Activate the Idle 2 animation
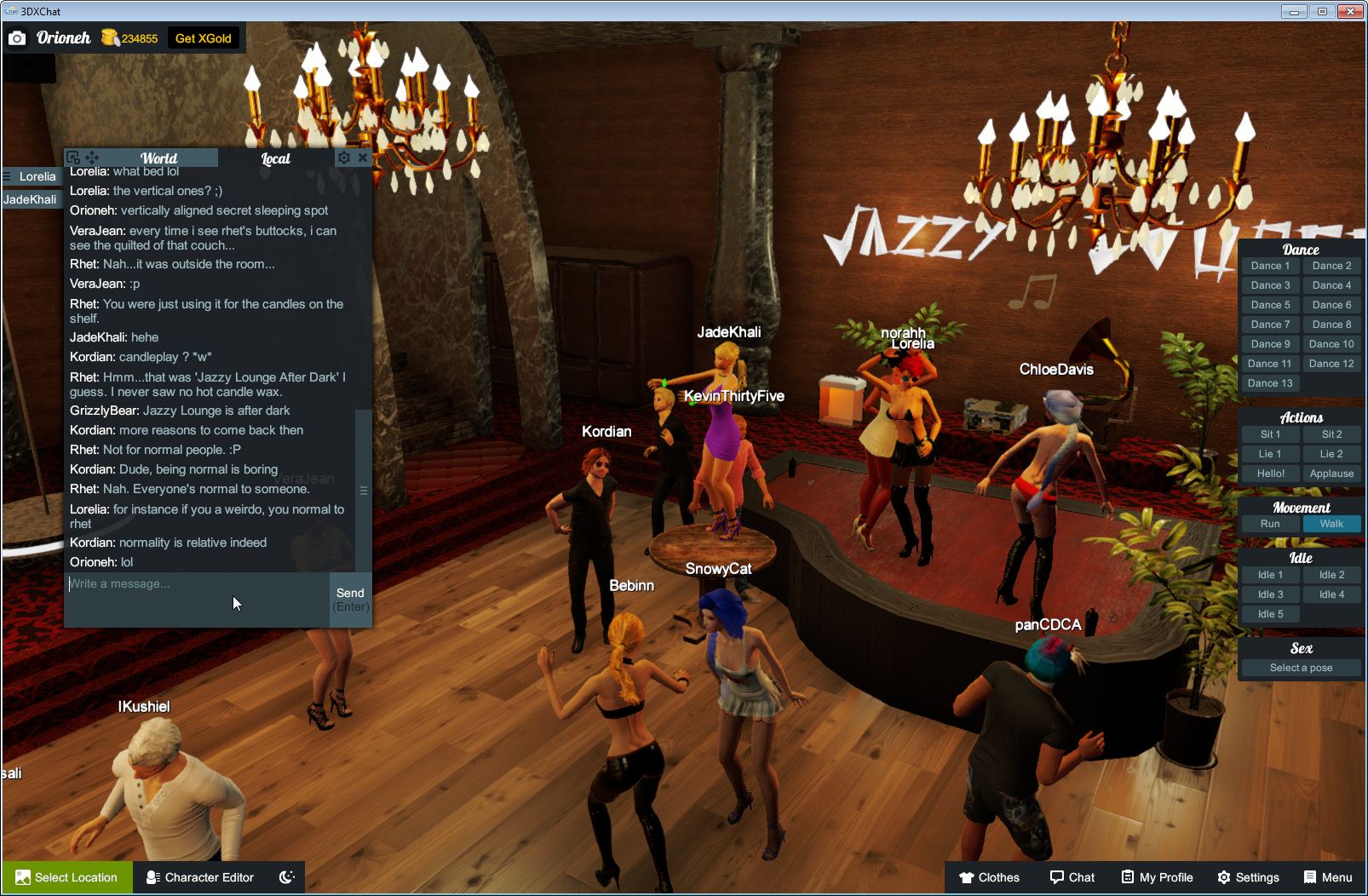Screen dimensions: 1368x896 pyautogui.click(x=1331, y=574)
